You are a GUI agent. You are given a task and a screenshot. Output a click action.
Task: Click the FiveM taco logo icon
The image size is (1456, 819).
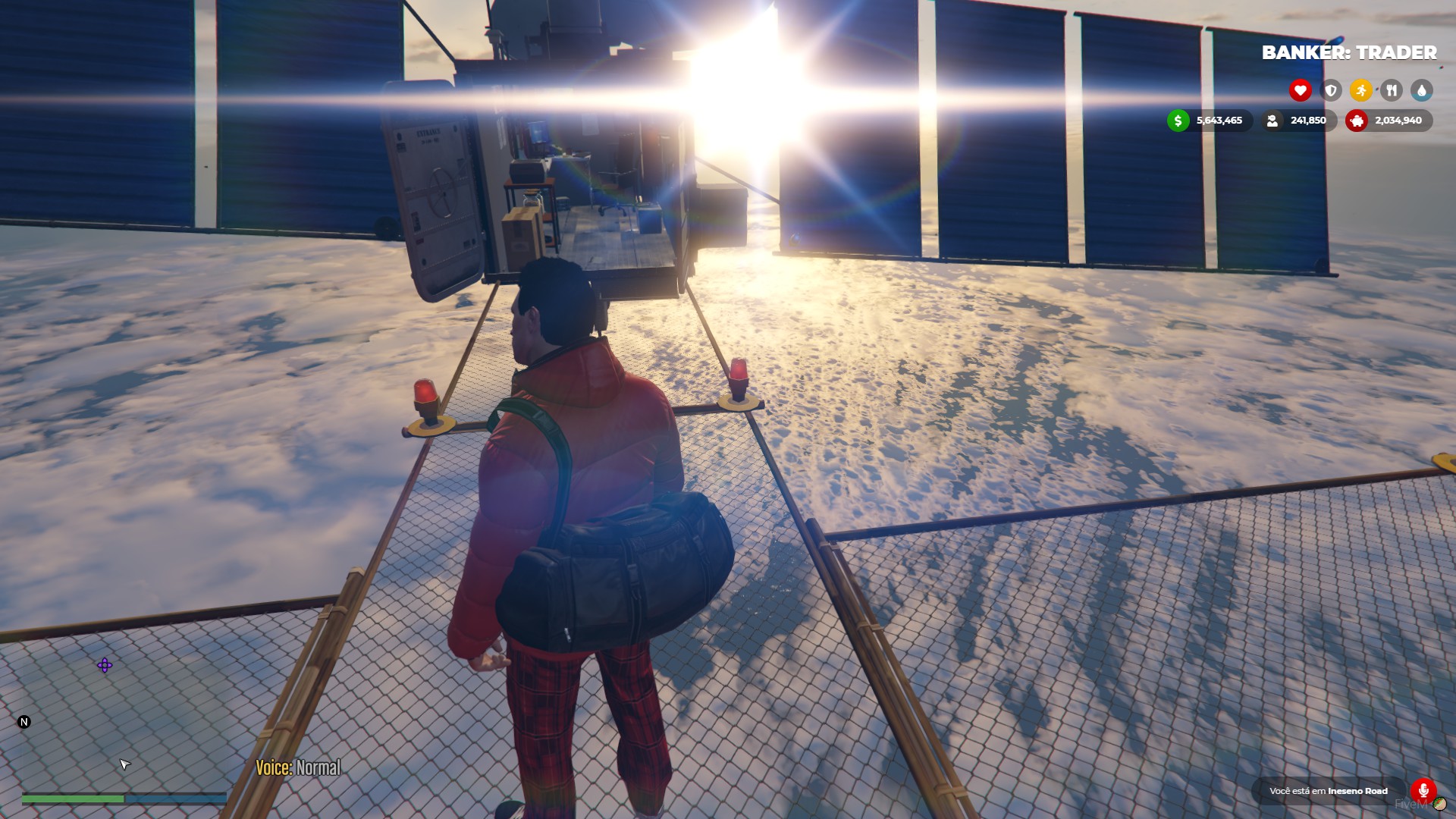1439,804
